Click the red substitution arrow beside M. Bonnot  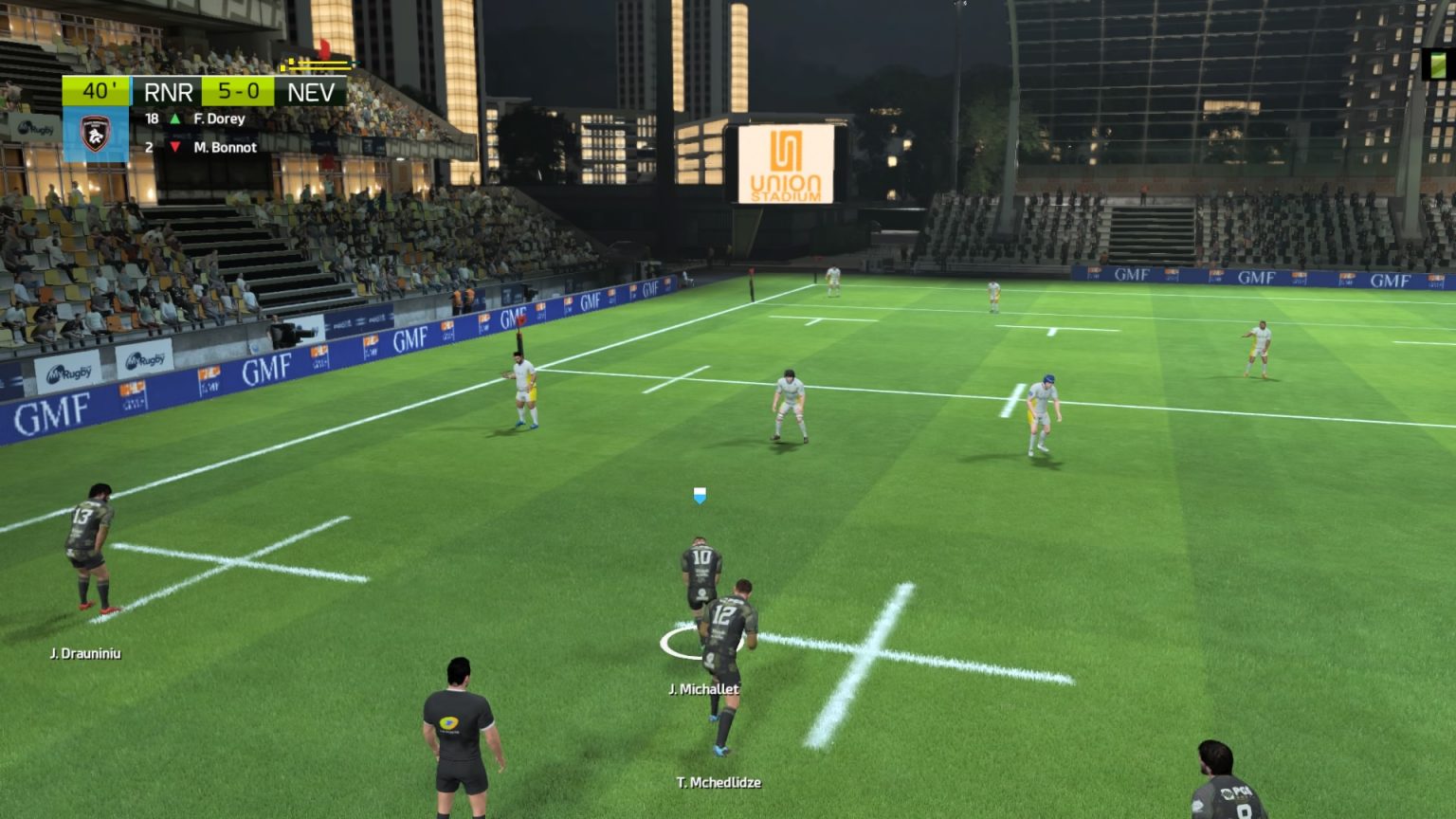(x=176, y=148)
